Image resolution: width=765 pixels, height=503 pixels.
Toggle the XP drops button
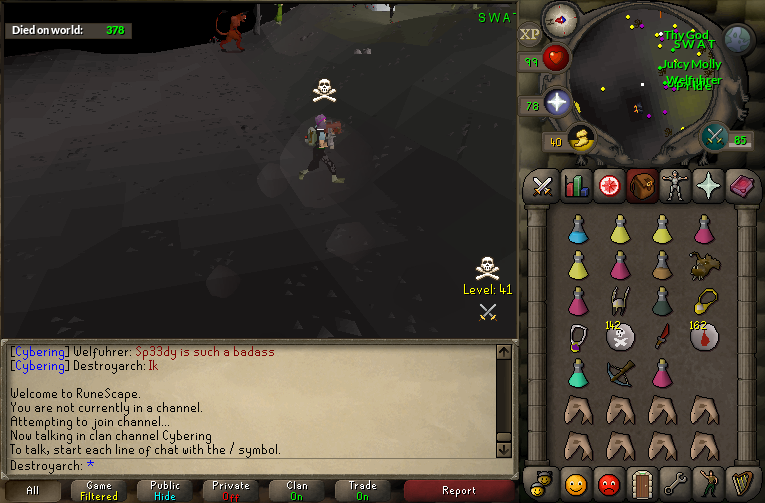(529, 33)
